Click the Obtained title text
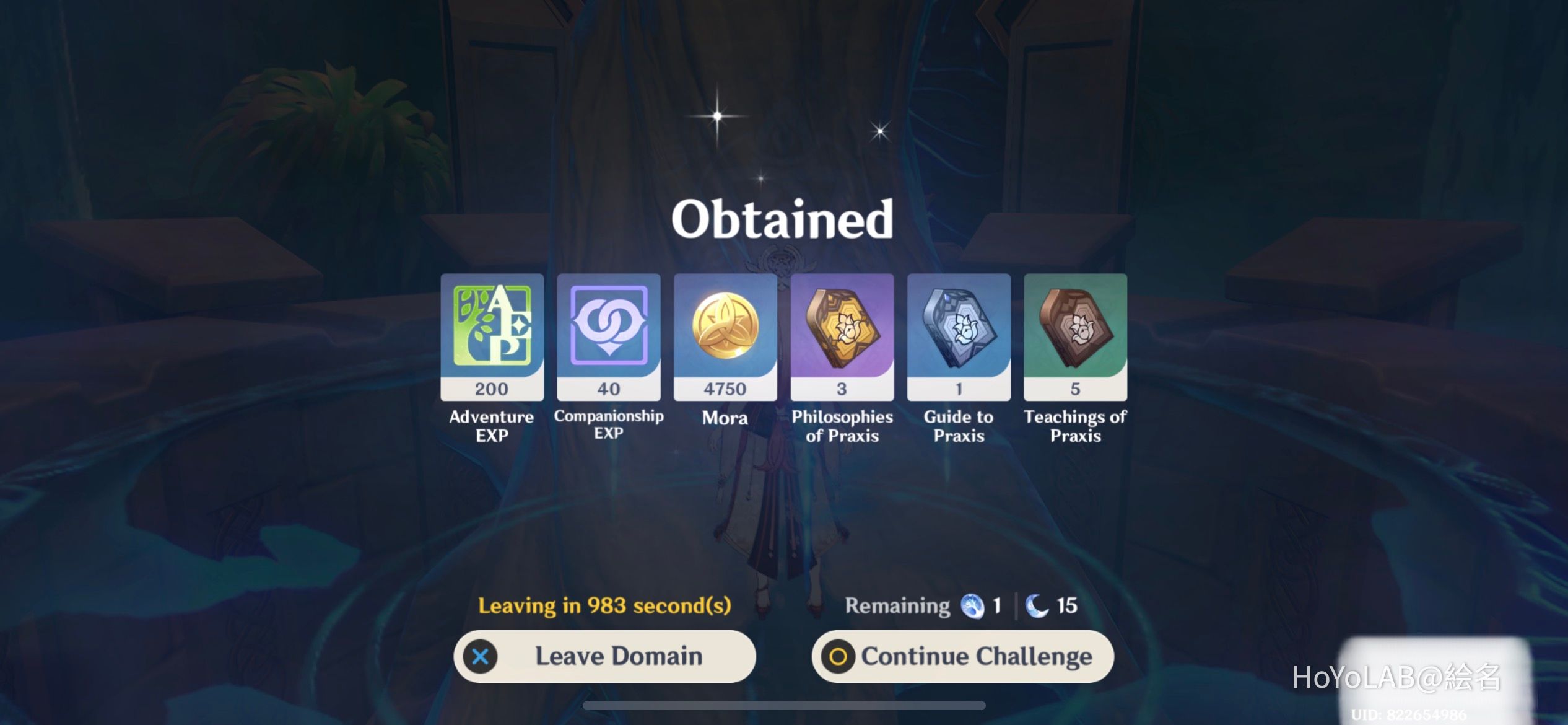This screenshot has width=1568, height=725. click(x=783, y=219)
